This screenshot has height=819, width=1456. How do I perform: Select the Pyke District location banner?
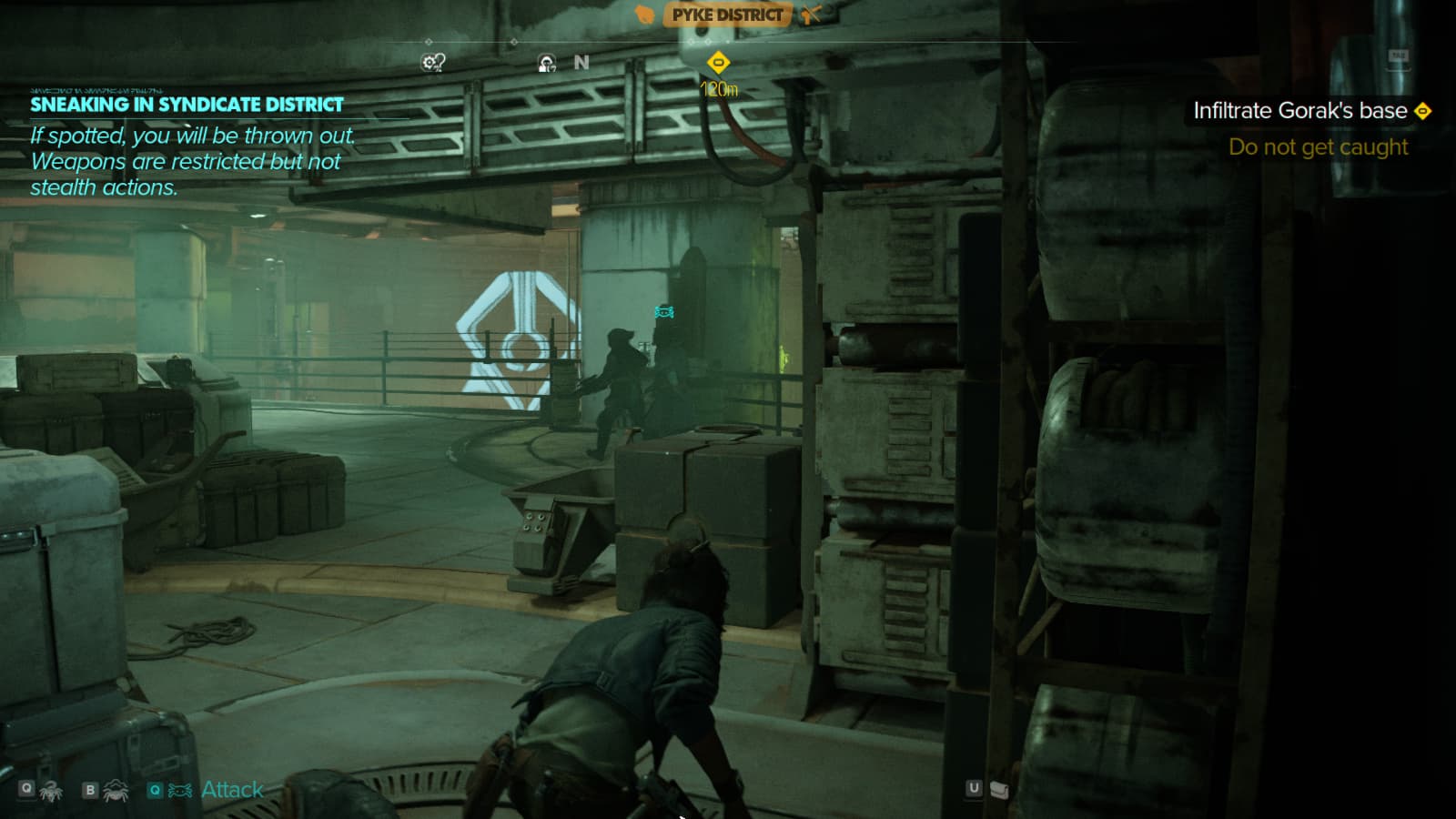[727, 15]
